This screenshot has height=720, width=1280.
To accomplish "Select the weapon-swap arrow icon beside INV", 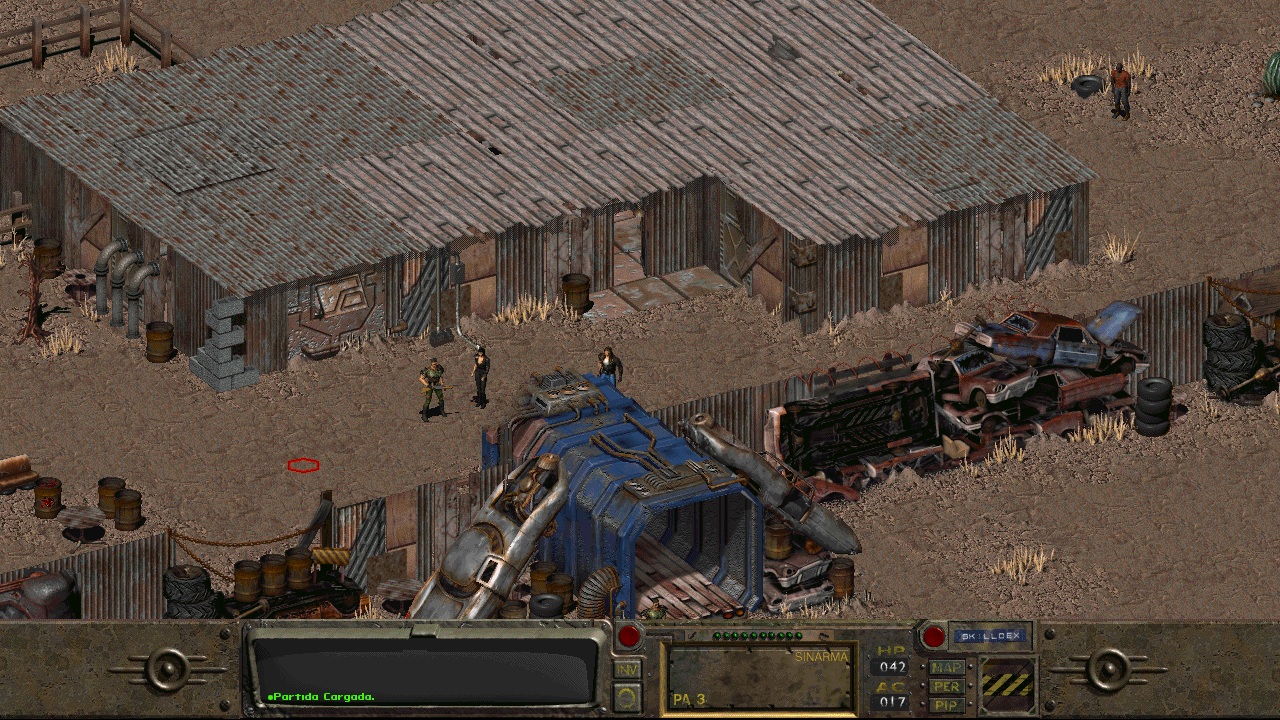I will pyautogui.click(x=626, y=697).
